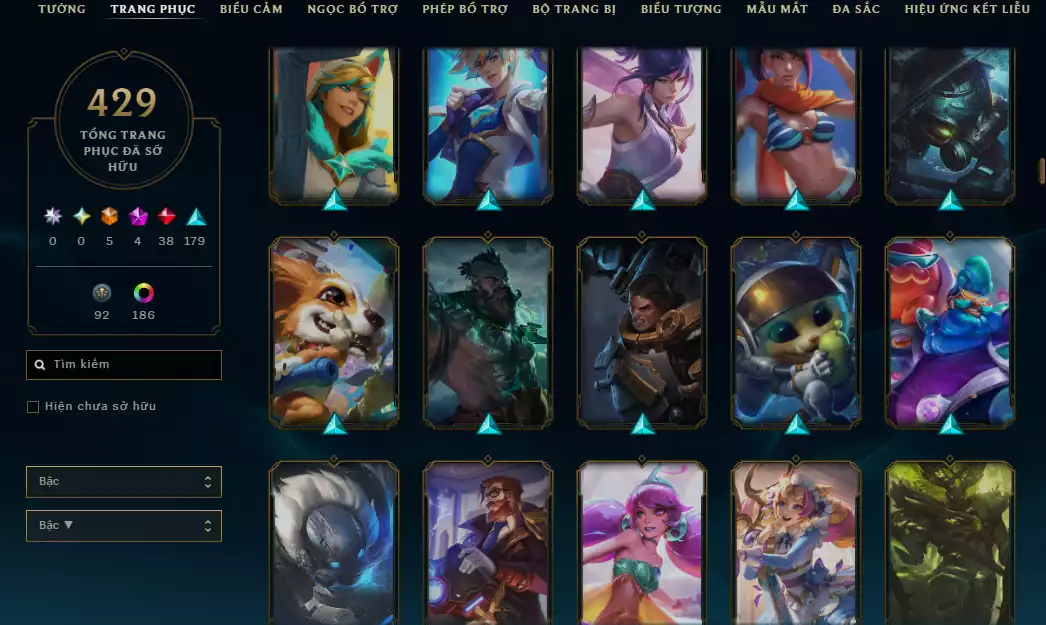Select the Hiệu Ứng Kết Liễu tab
The width and height of the screenshot is (1046, 625).
966,9
